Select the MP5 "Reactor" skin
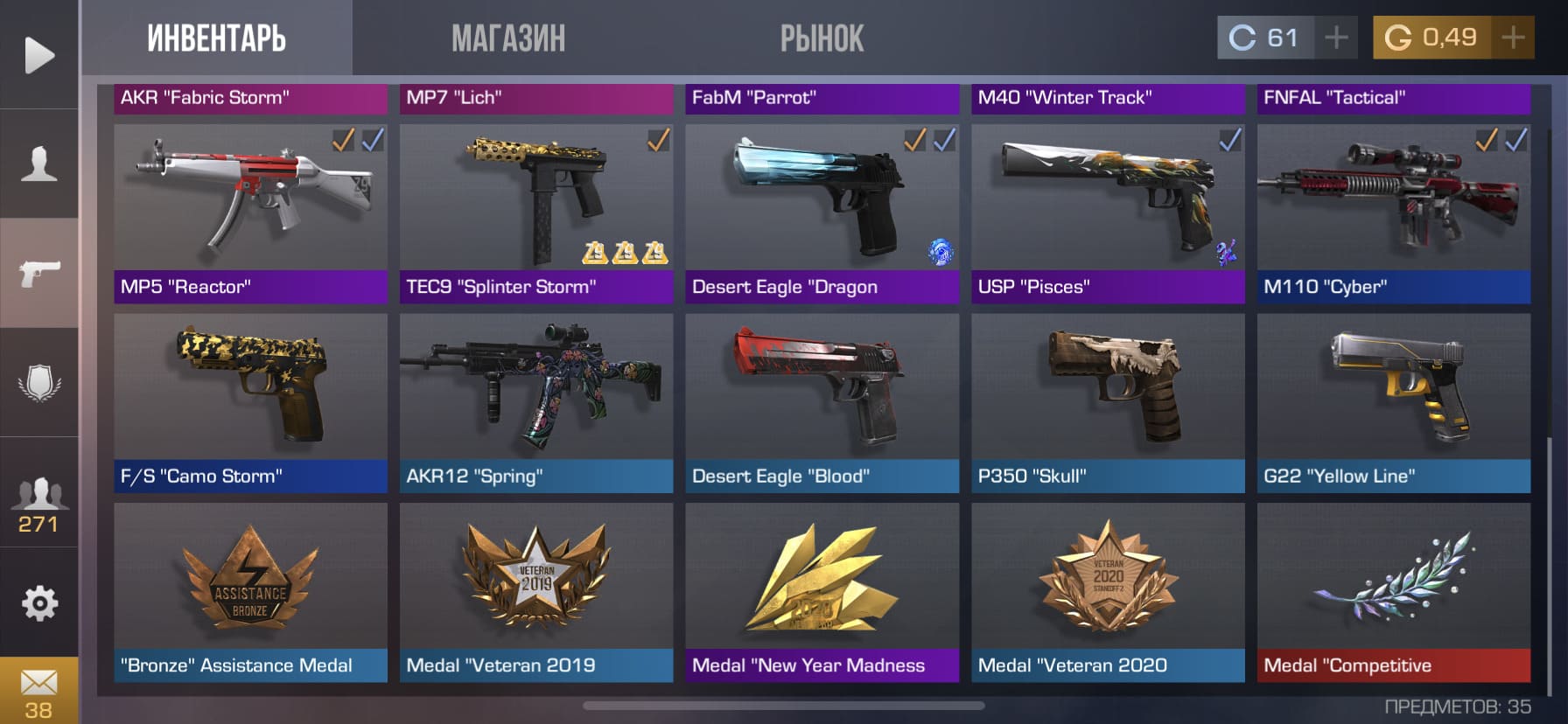The width and height of the screenshot is (1568, 724). pos(250,213)
